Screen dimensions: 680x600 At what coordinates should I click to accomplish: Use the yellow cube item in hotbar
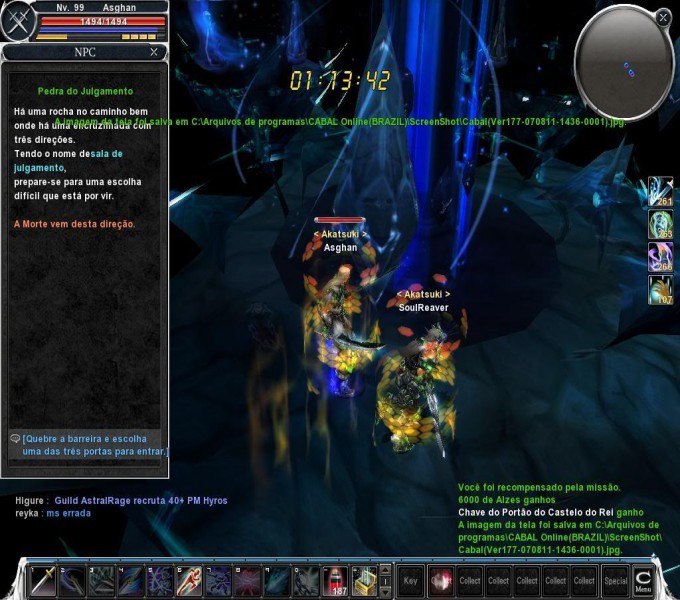[x=365, y=581]
